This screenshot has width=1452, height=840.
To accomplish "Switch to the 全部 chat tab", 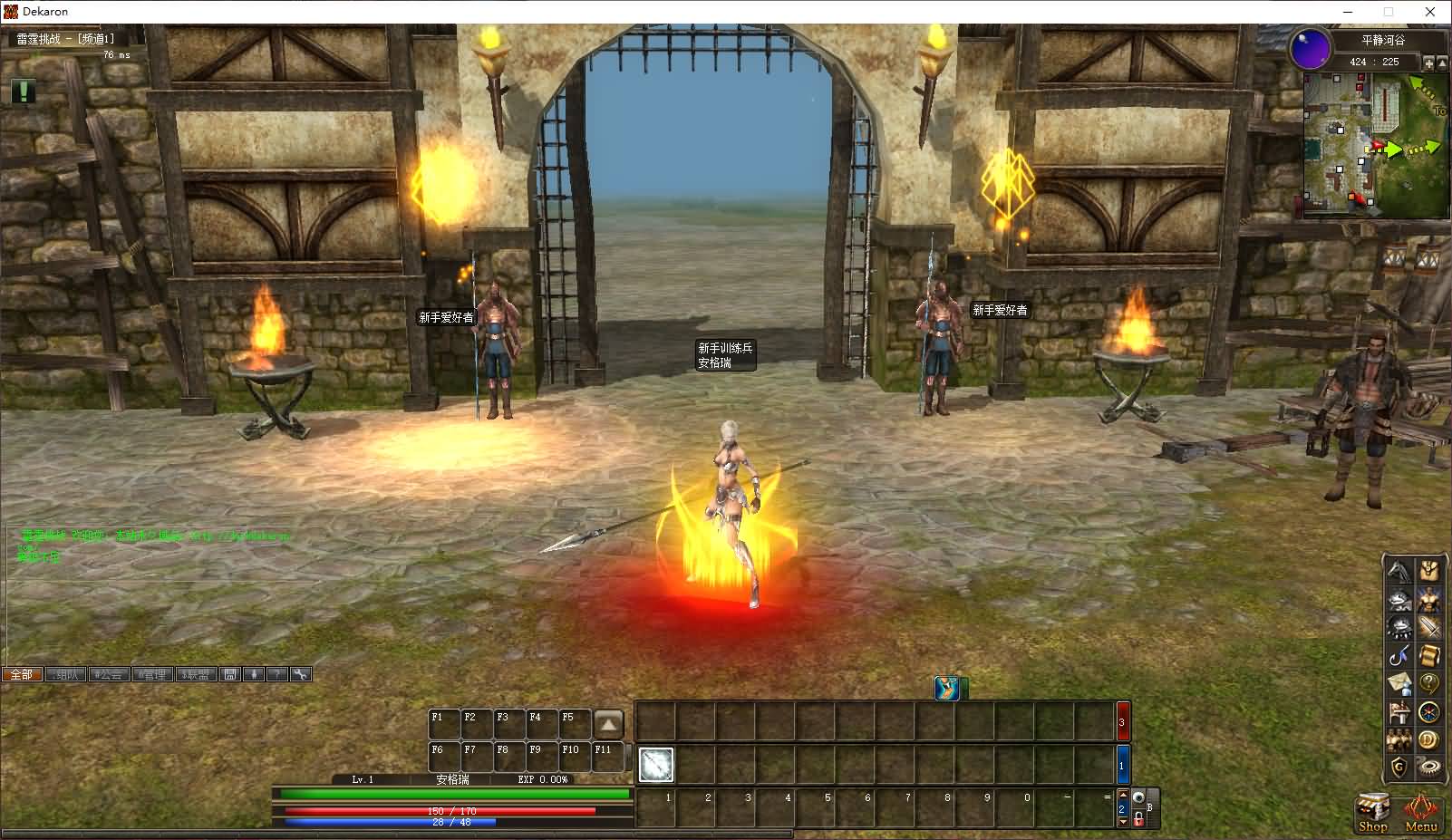I will (22, 674).
